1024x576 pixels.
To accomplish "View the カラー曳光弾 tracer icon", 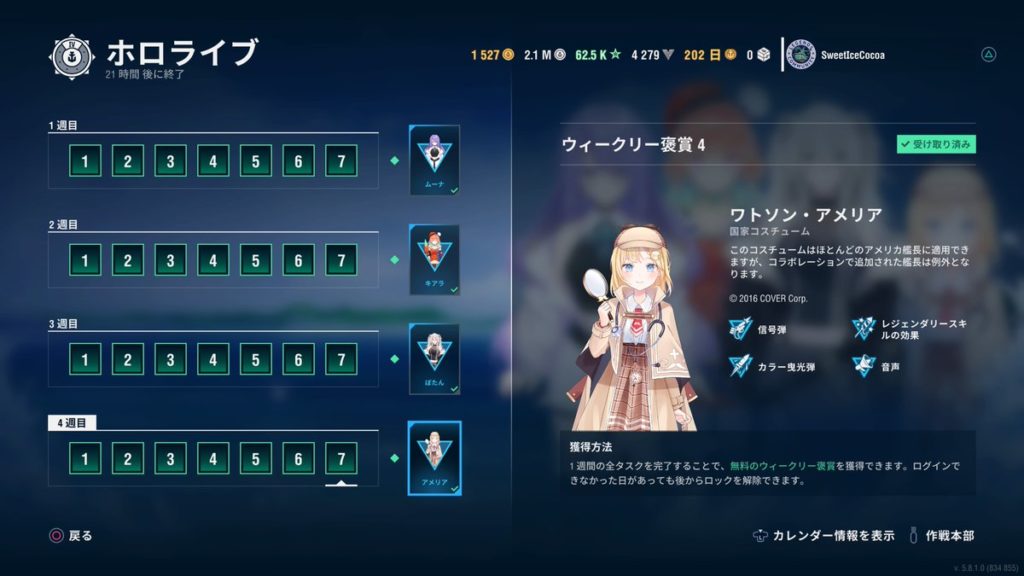I will (740, 367).
